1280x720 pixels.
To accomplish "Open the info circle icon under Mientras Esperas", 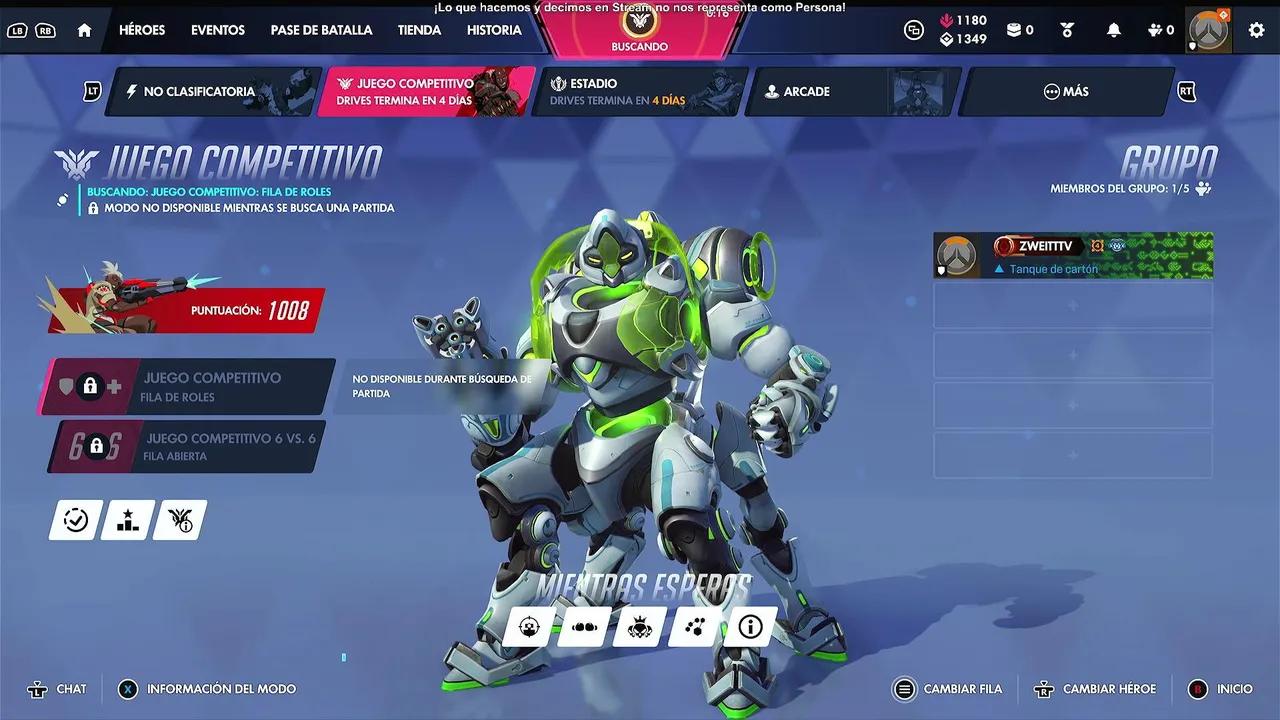I will 748,627.
